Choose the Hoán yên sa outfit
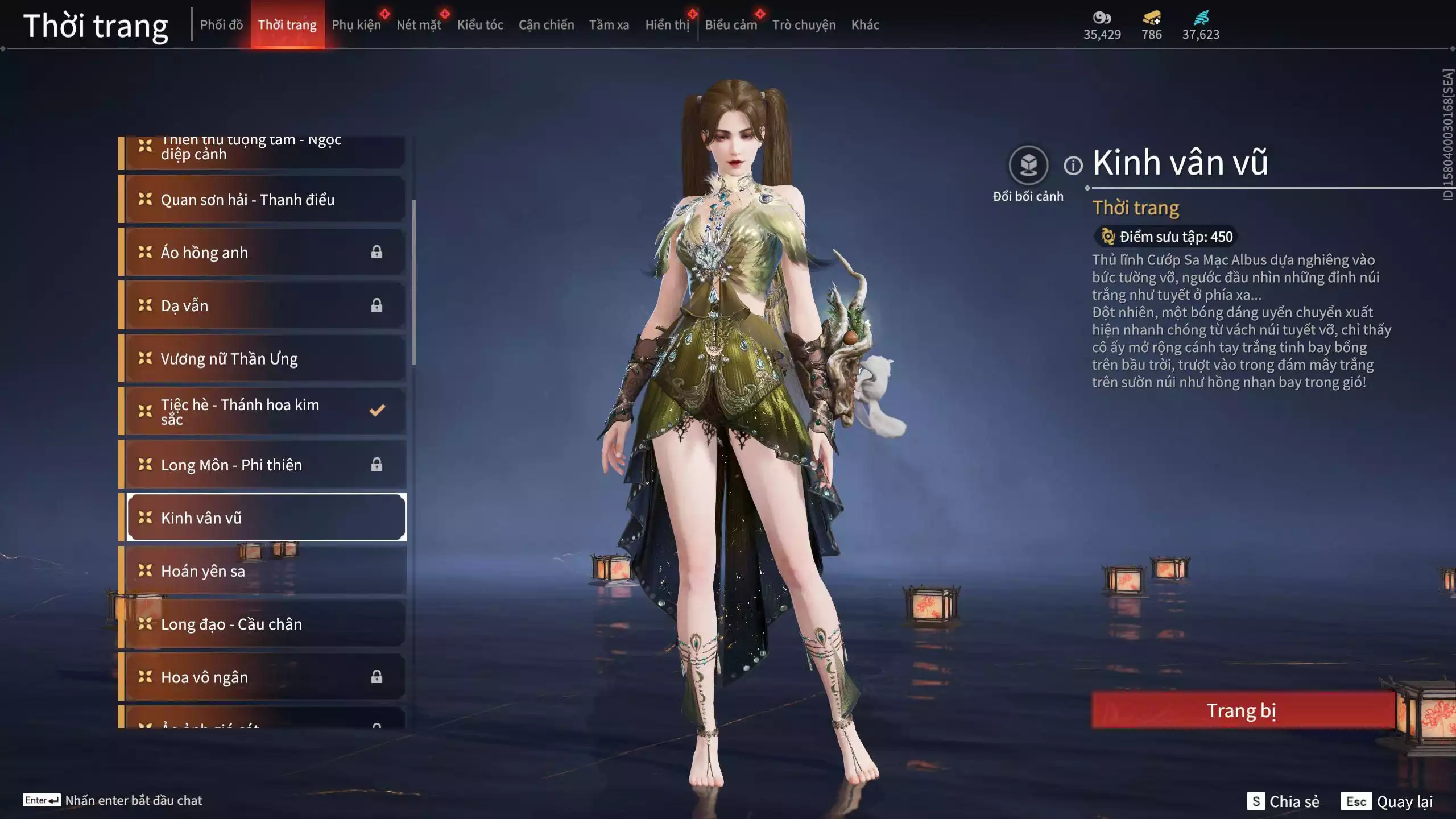 pos(265,571)
